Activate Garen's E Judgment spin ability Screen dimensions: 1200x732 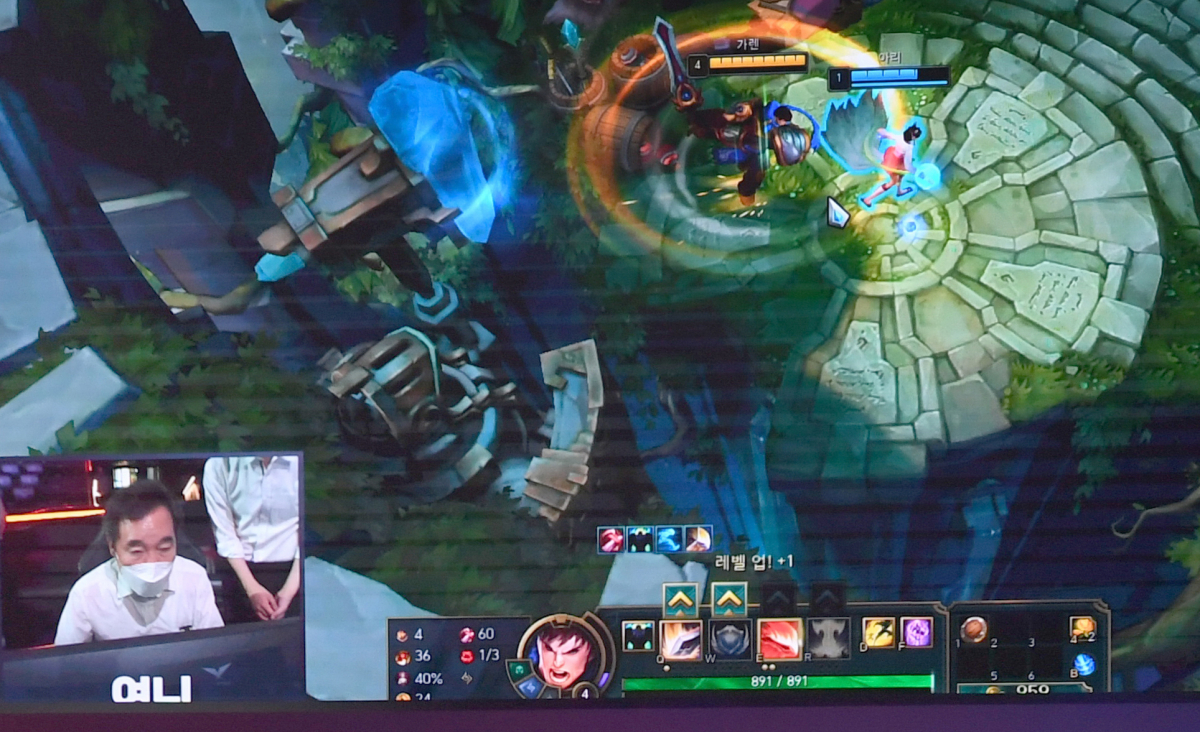pos(779,639)
